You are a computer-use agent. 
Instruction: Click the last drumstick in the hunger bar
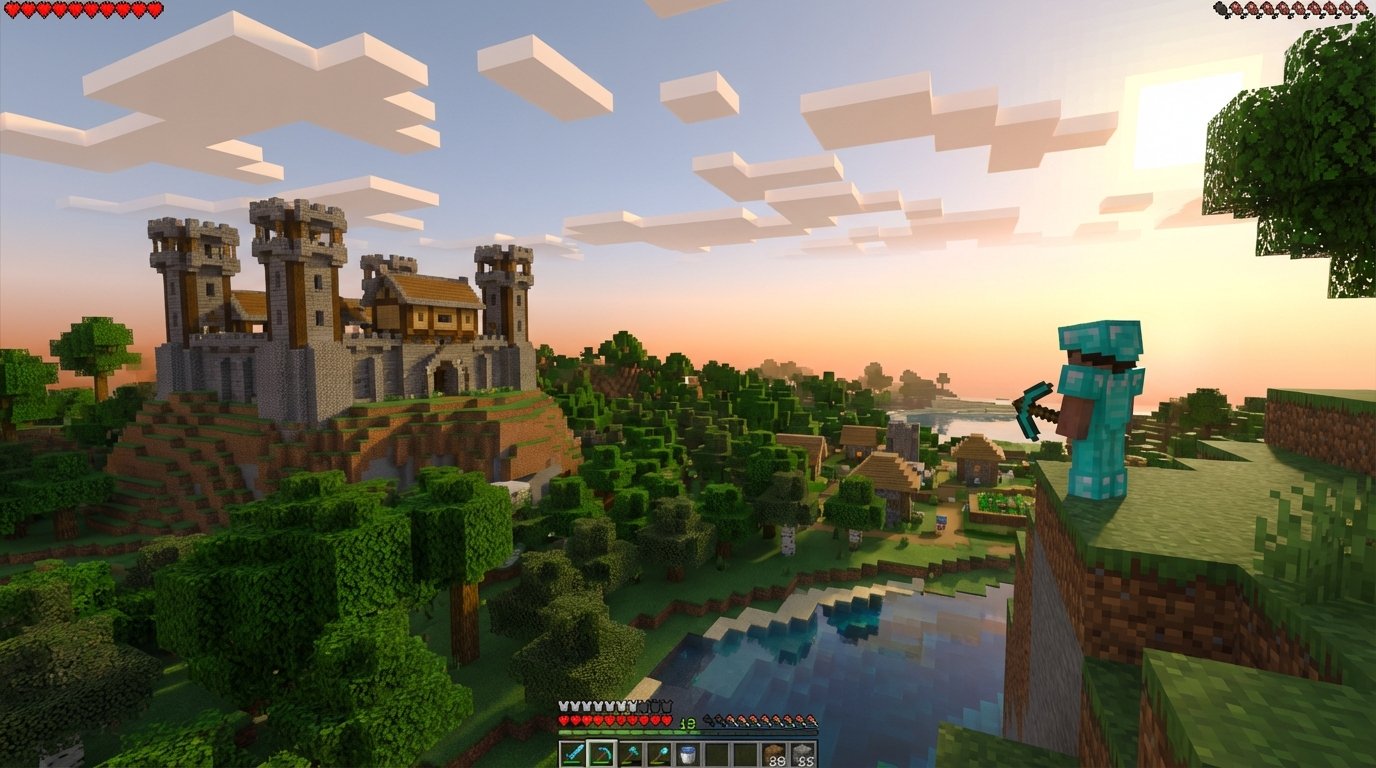(x=810, y=720)
